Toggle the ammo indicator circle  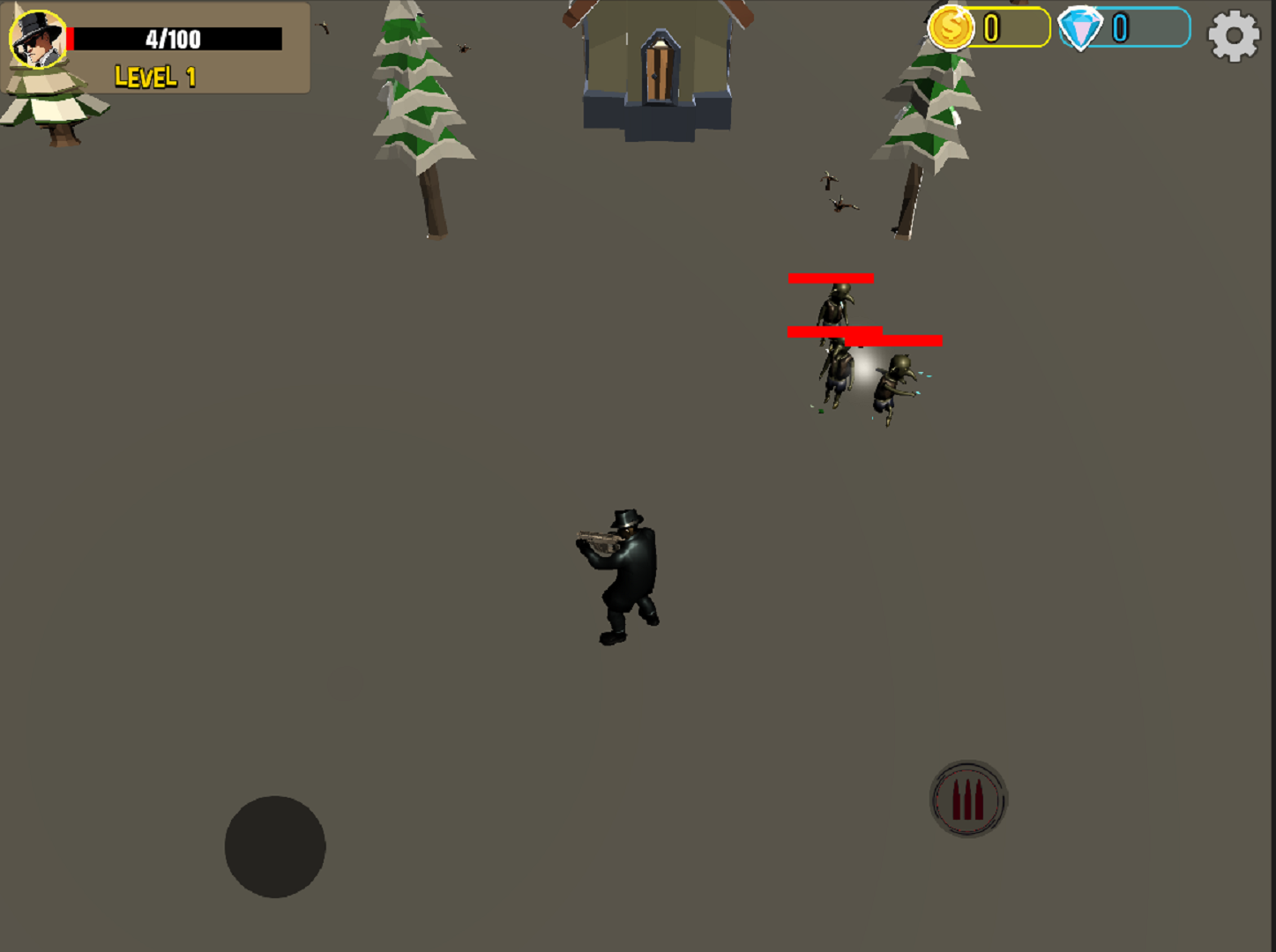click(x=967, y=798)
